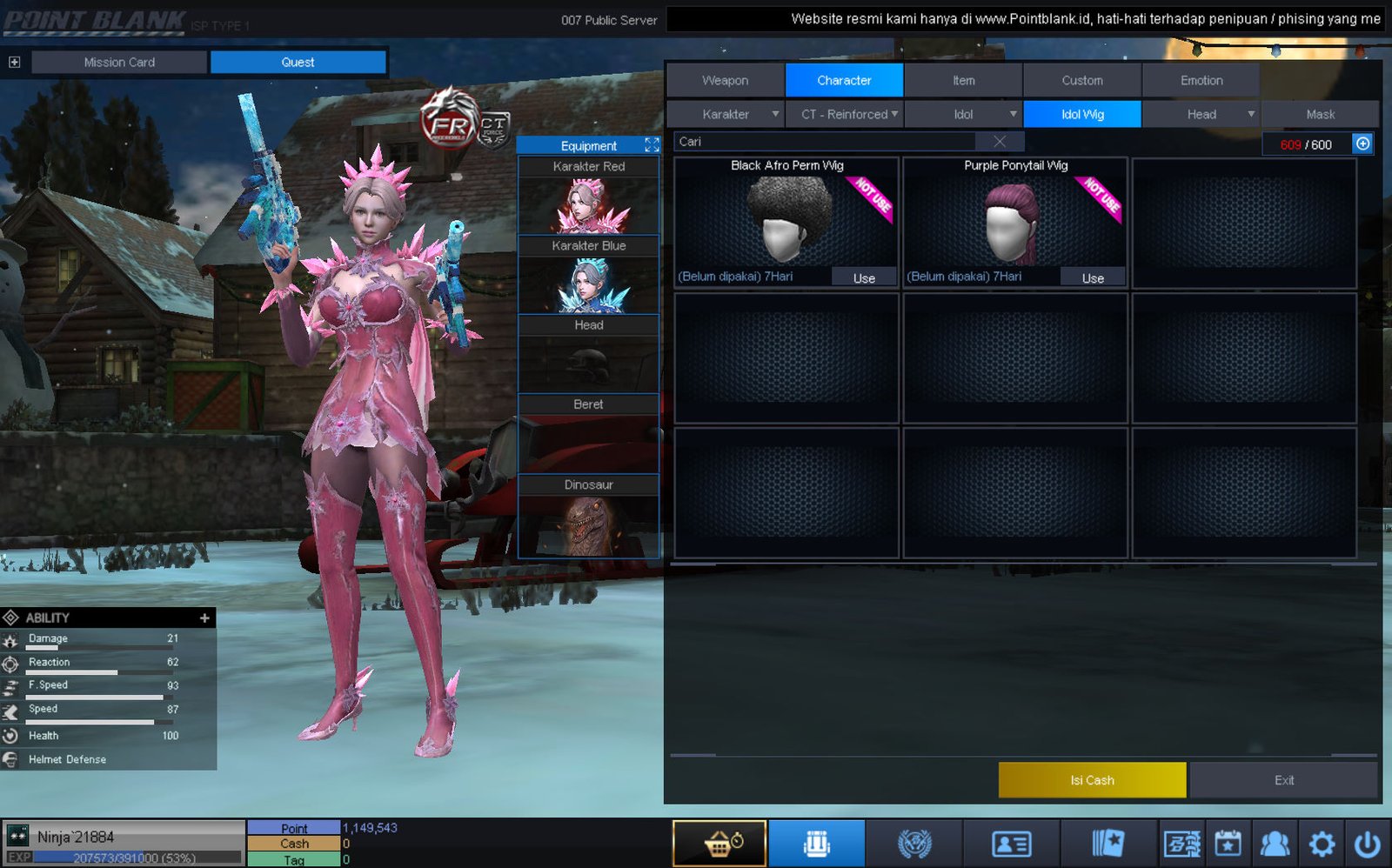Open the Mission Card tab

[x=119, y=62]
